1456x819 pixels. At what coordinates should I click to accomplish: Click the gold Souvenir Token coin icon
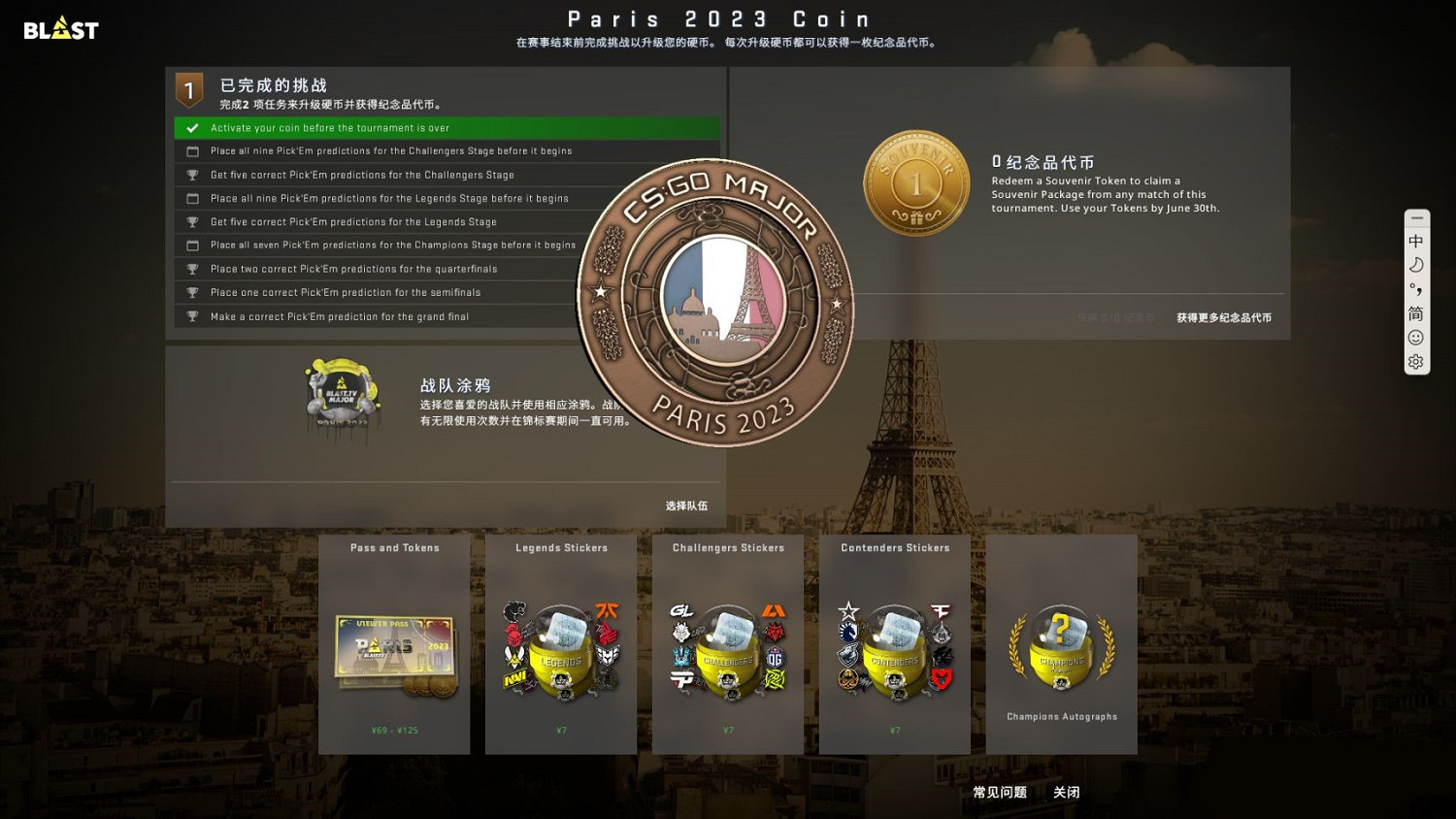coord(915,182)
